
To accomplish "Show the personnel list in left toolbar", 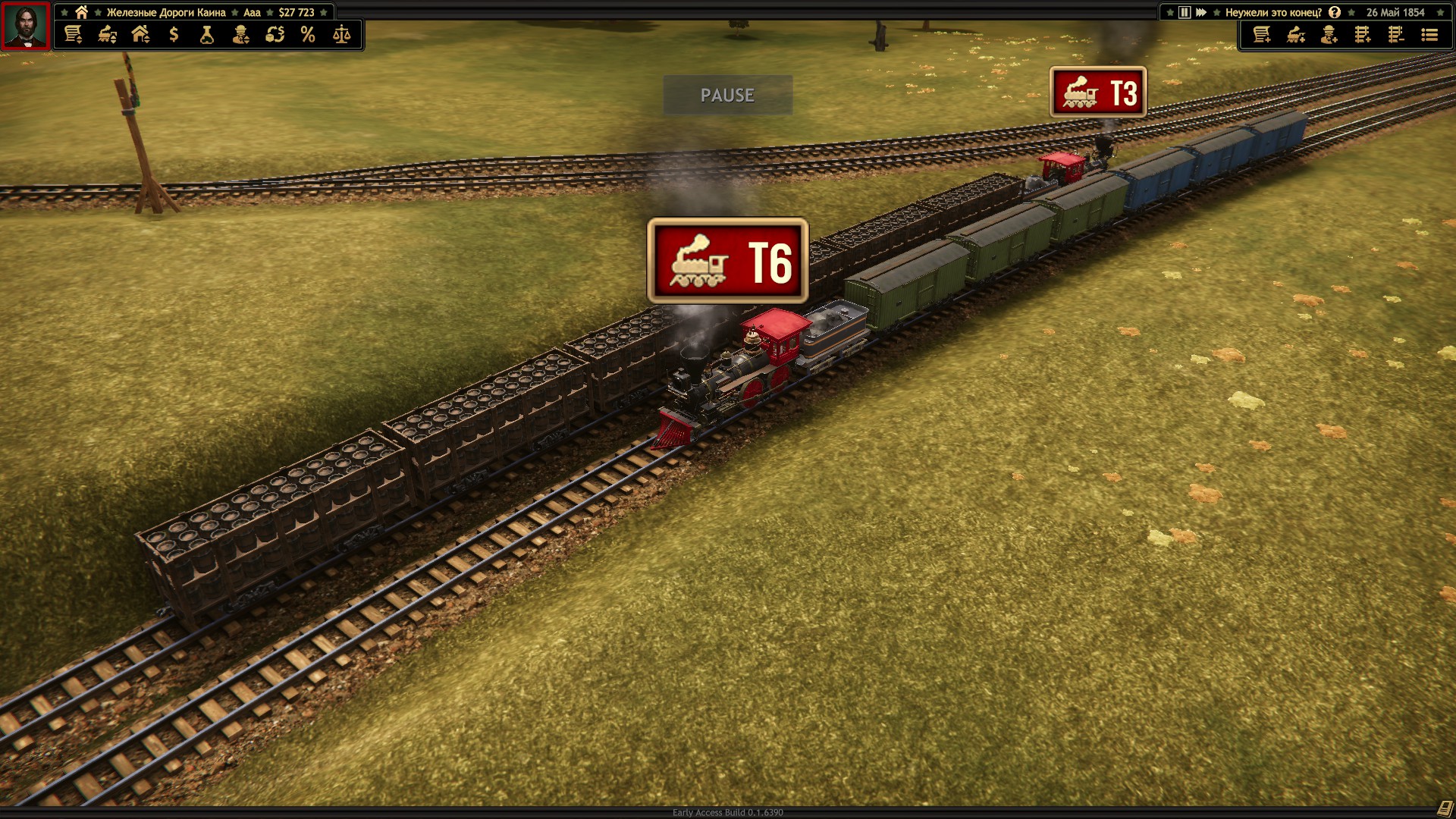I will click(x=241, y=34).
